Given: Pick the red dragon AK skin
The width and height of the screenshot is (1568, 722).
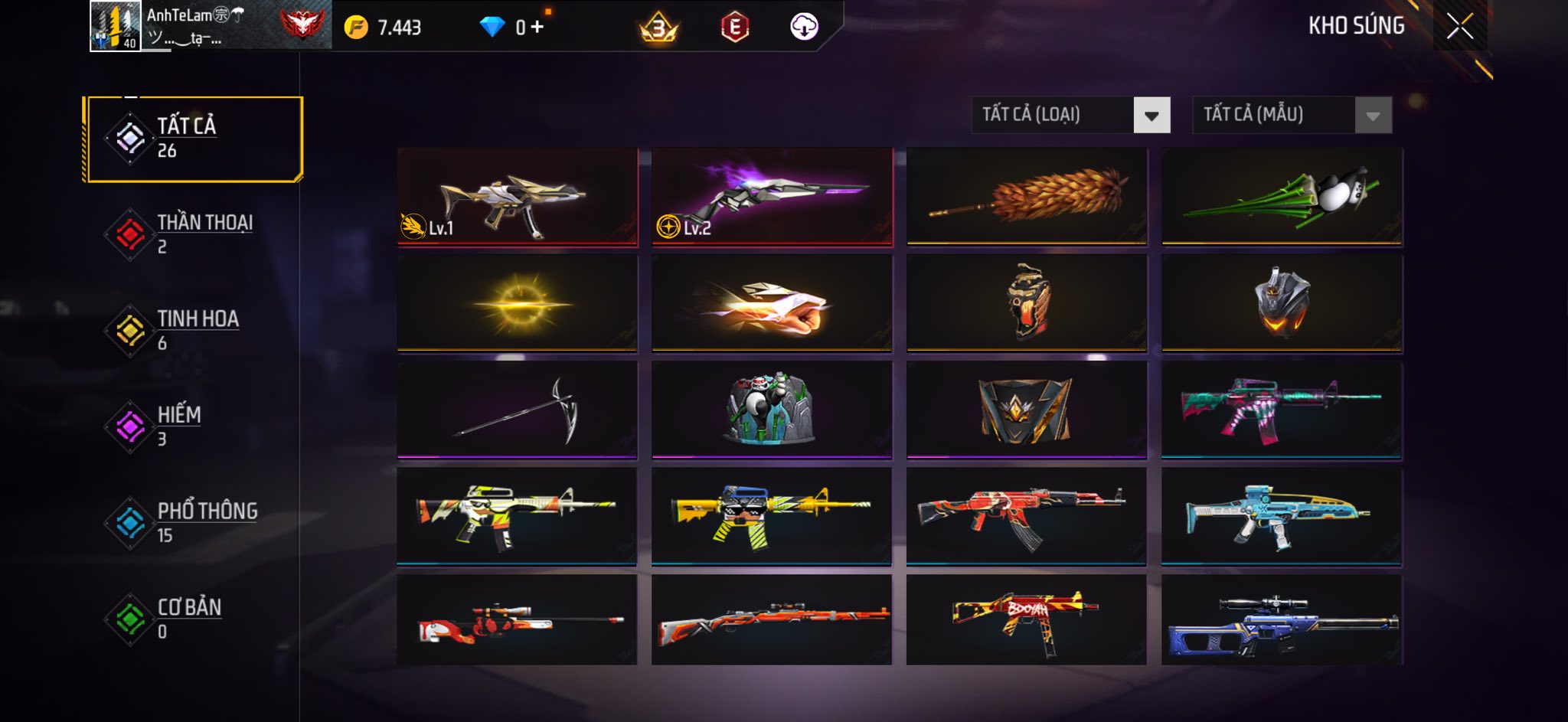Looking at the screenshot, I should click(1027, 517).
